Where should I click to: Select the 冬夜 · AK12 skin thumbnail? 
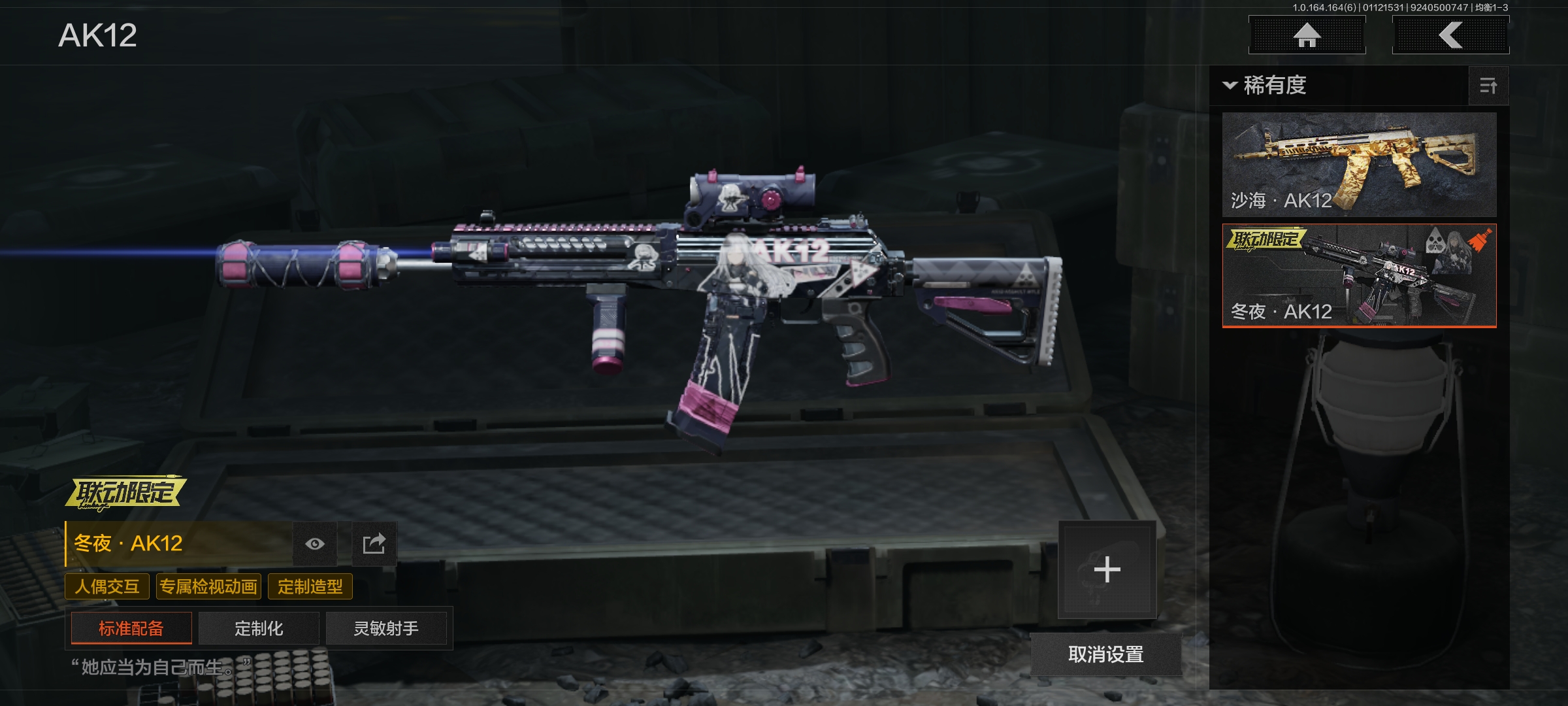pyautogui.click(x=1359, y=275)
